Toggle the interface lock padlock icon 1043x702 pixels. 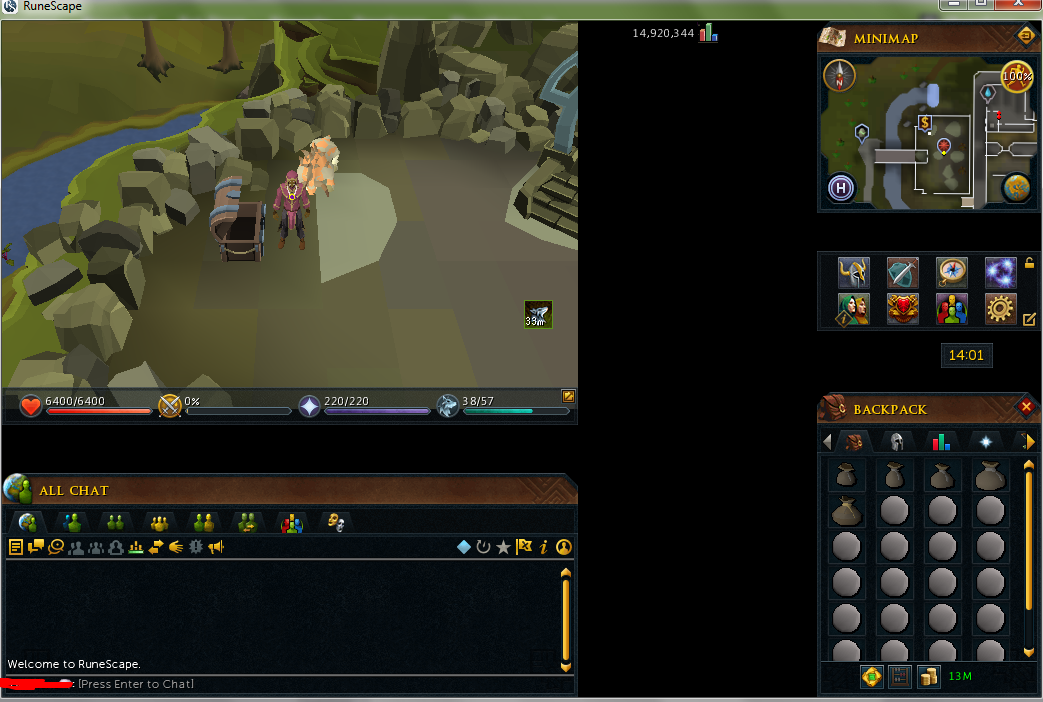pyautogui.click(x=1029, y=264)
